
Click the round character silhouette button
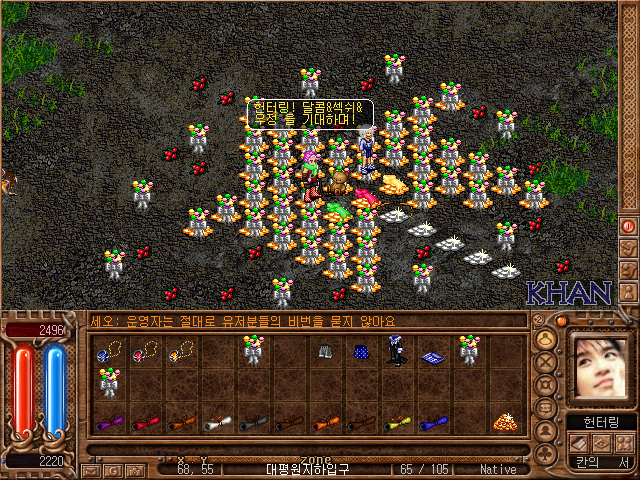click(x=546, y=339)
